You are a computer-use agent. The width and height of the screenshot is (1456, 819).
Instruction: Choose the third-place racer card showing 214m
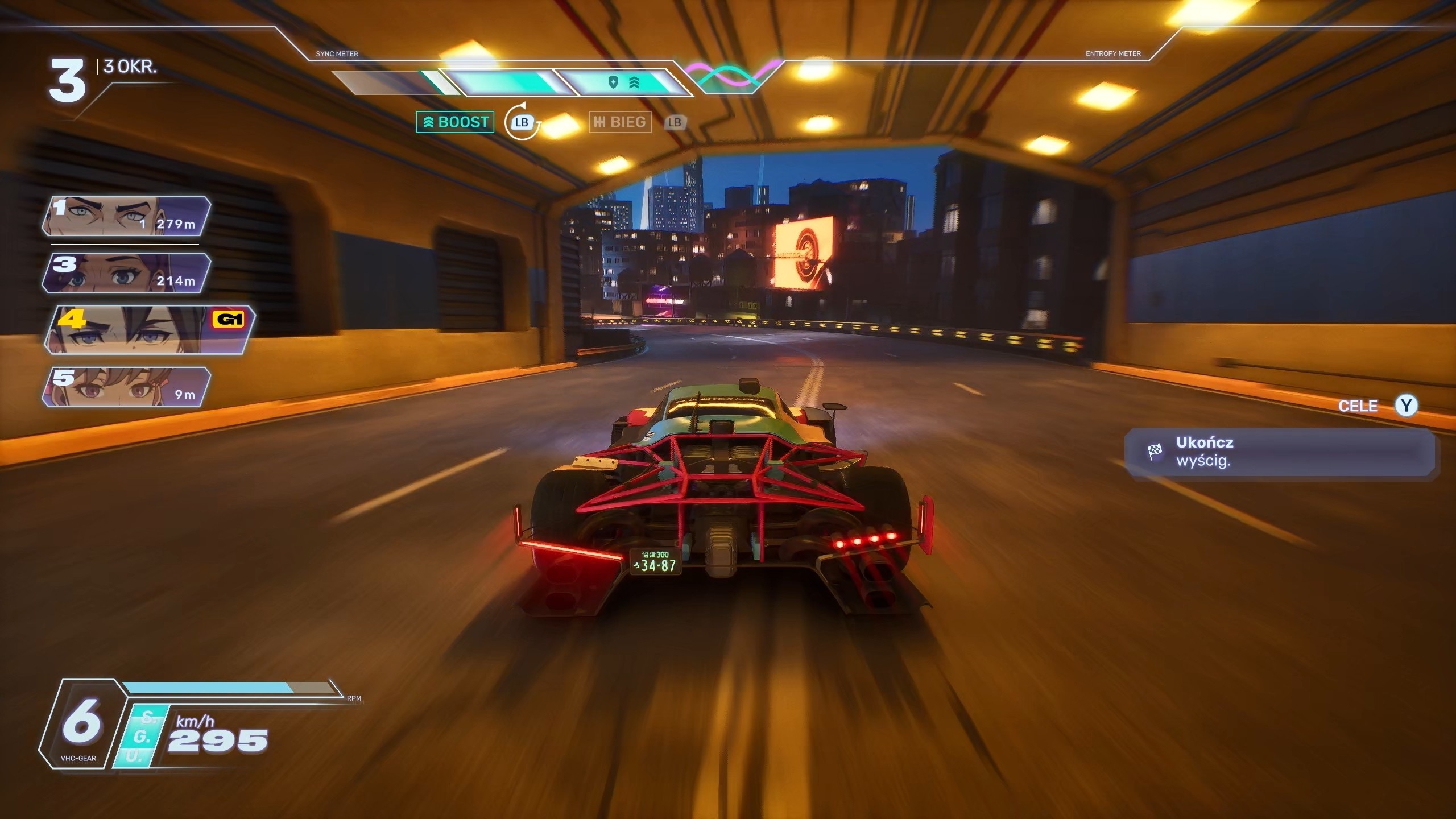[126, 274]
